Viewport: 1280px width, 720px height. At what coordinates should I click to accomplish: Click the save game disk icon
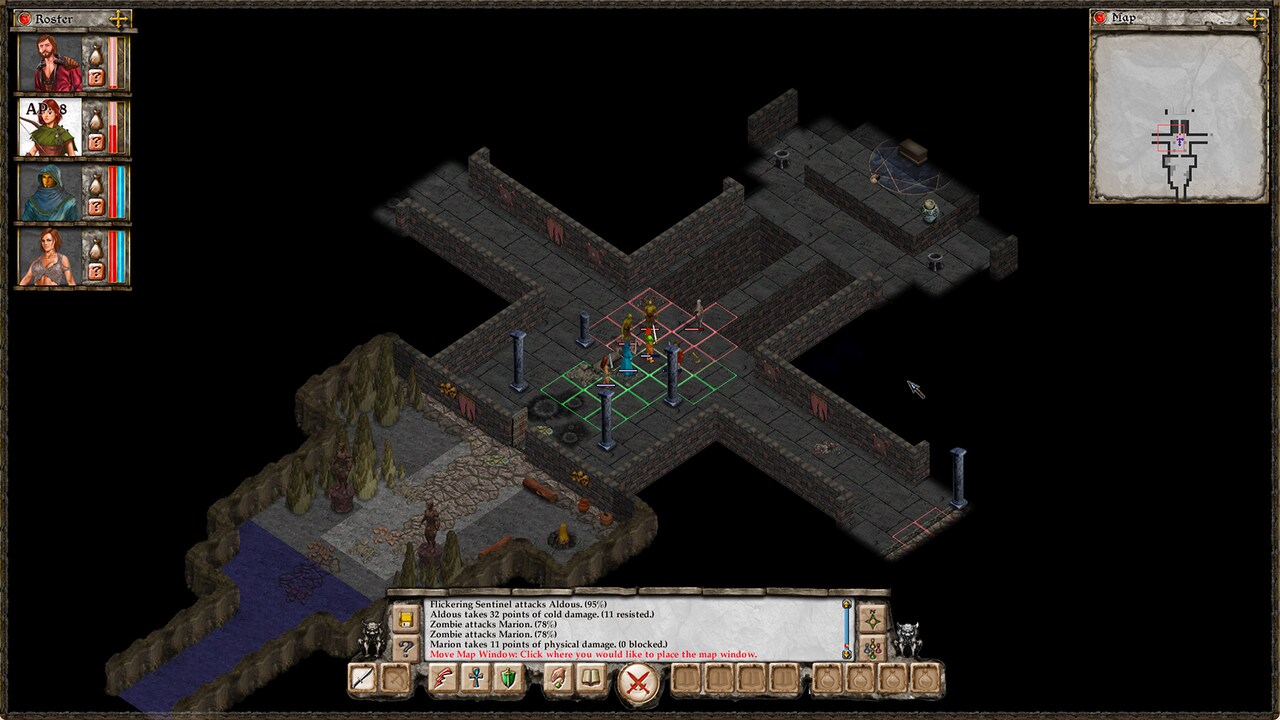pos(404,618)
